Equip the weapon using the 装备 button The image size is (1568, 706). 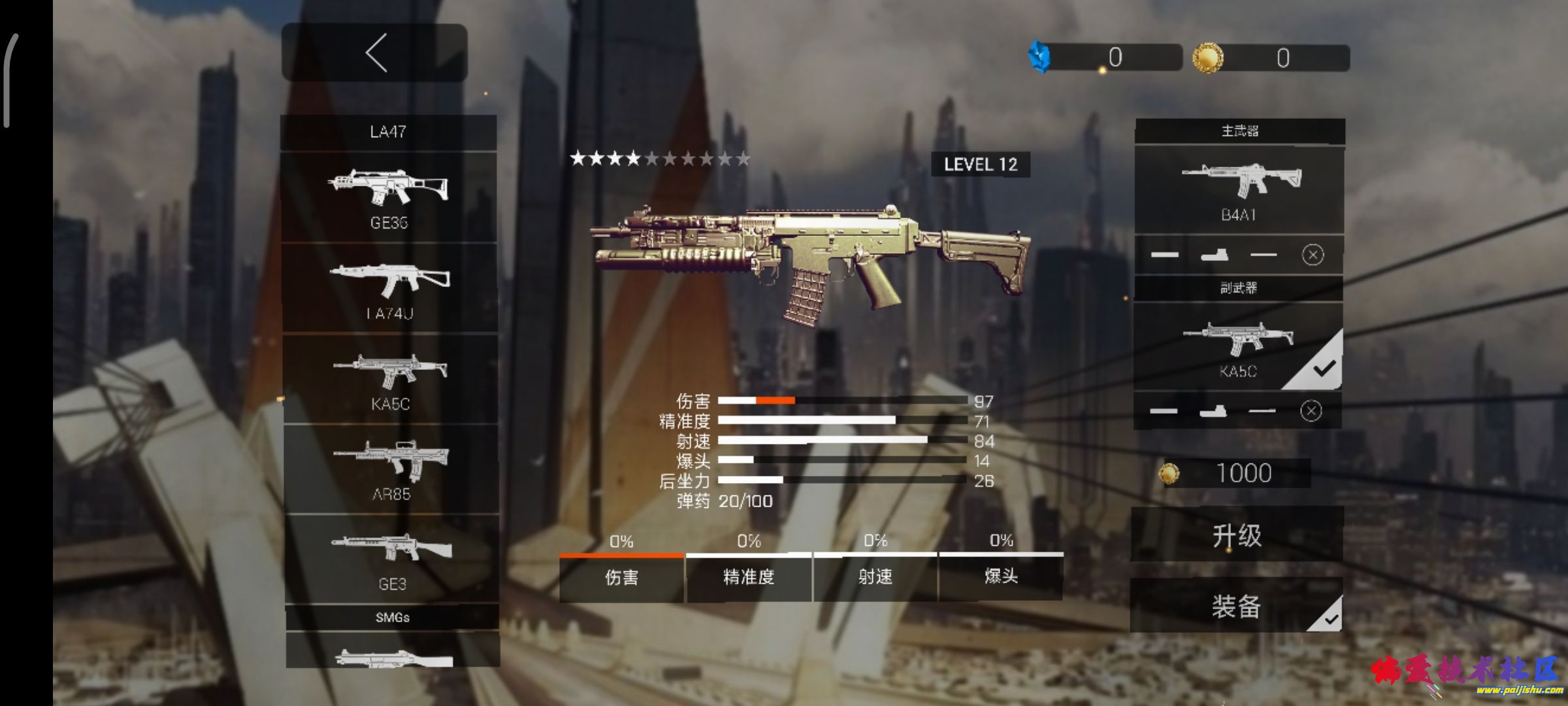pyautogui.click(x=1236, y=606)
